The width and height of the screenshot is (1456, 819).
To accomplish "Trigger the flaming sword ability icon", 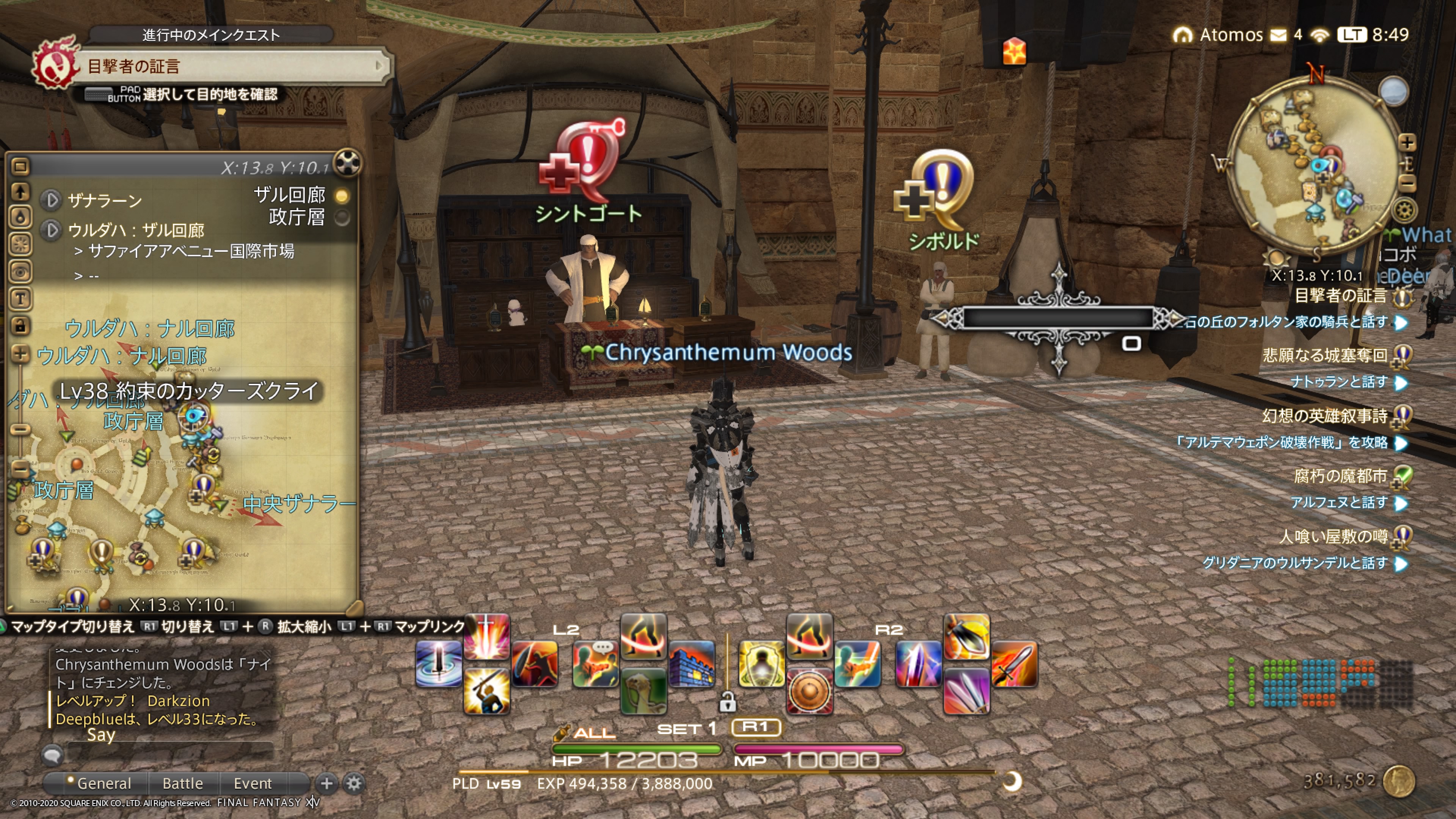I will pyautogui.click(x=1015, y=664).
